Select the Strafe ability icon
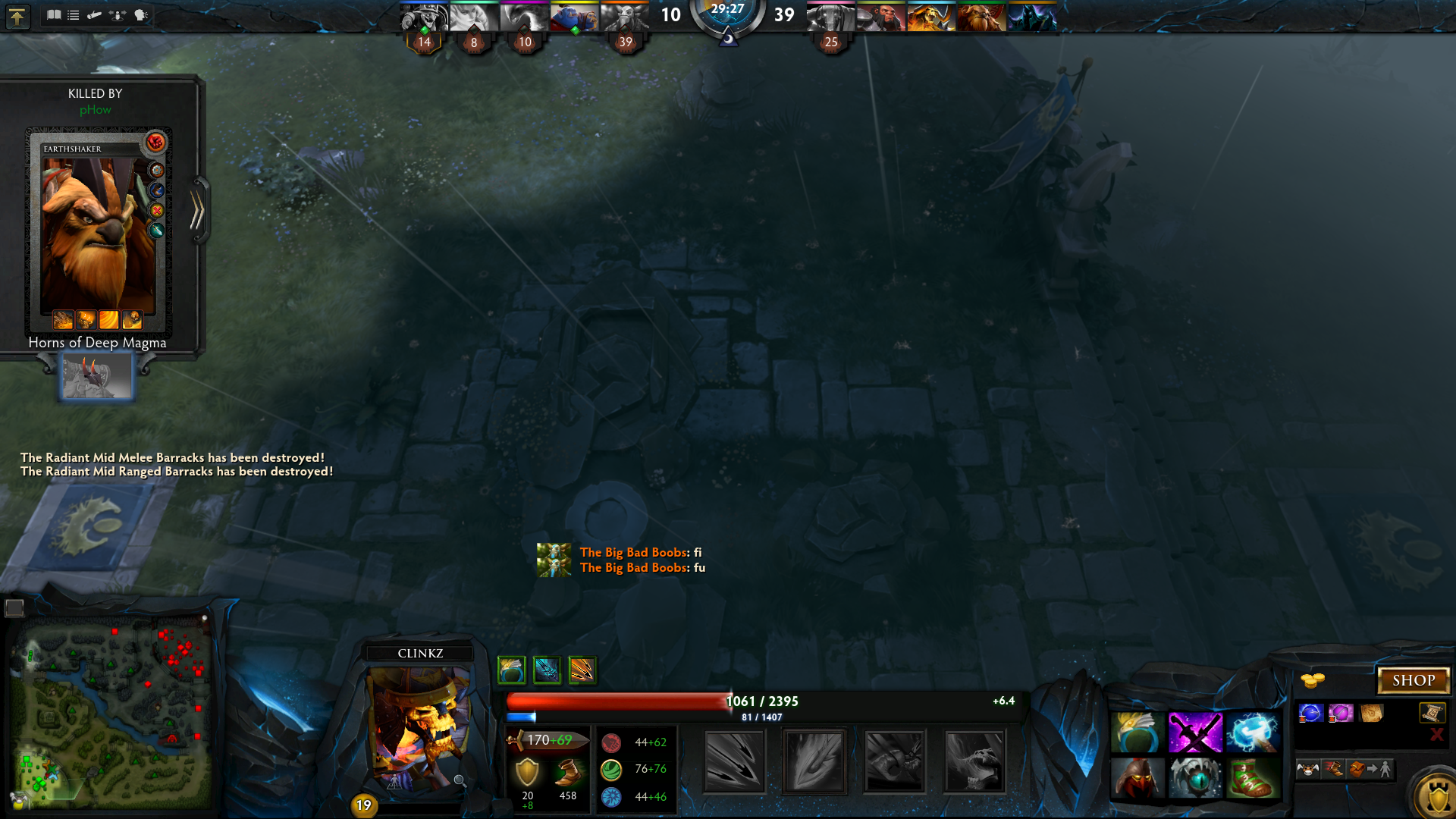 pos(733,761)
